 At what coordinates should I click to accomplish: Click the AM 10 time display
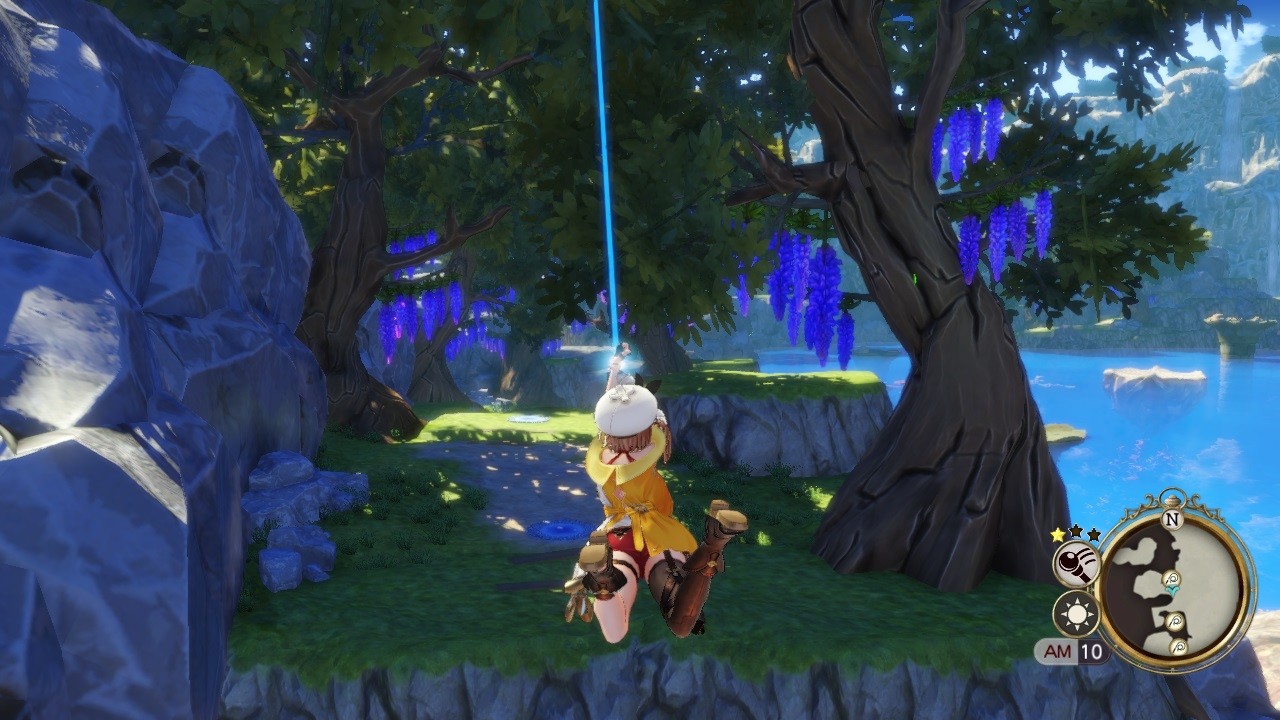coord(1070,650)
